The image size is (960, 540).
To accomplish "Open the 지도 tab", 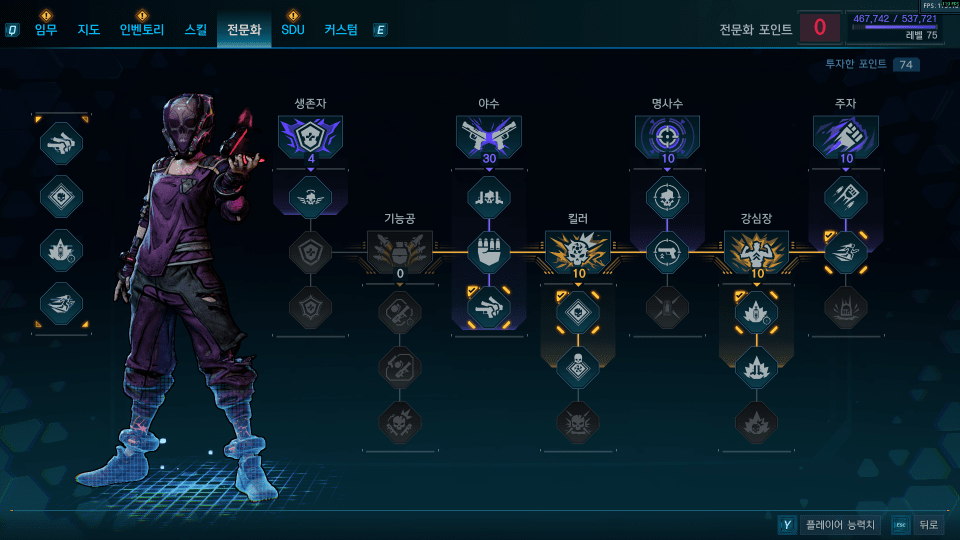I will pos(89,30).
